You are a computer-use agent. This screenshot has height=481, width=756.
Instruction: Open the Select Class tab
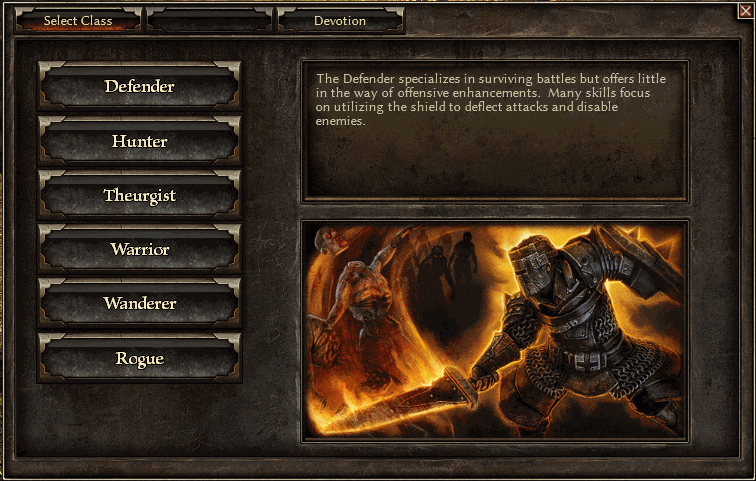78,21
